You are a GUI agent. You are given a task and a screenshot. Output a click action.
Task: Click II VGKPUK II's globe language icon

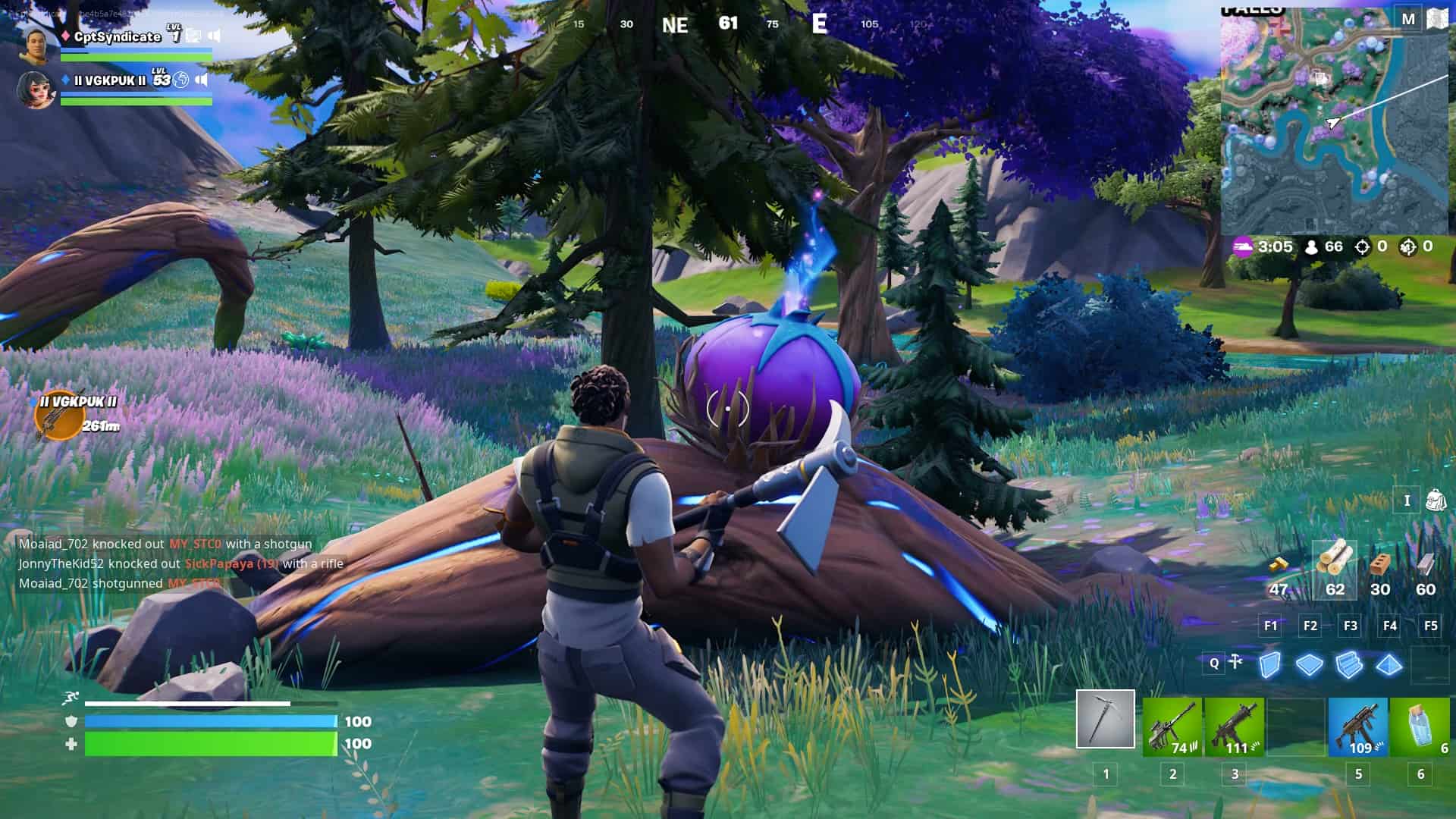pos(180,80)
